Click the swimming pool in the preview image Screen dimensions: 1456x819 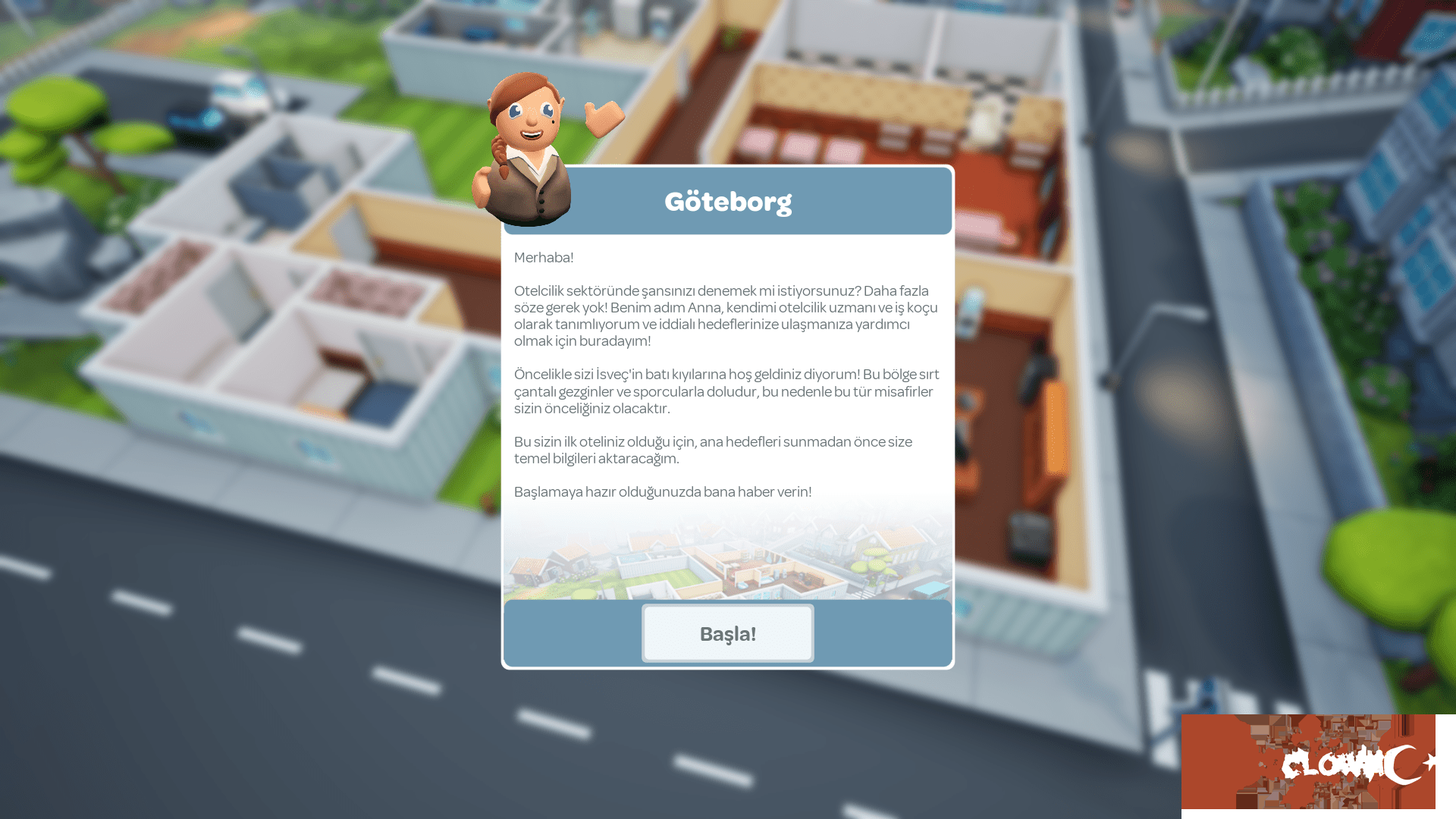click(x=632, y=560)
